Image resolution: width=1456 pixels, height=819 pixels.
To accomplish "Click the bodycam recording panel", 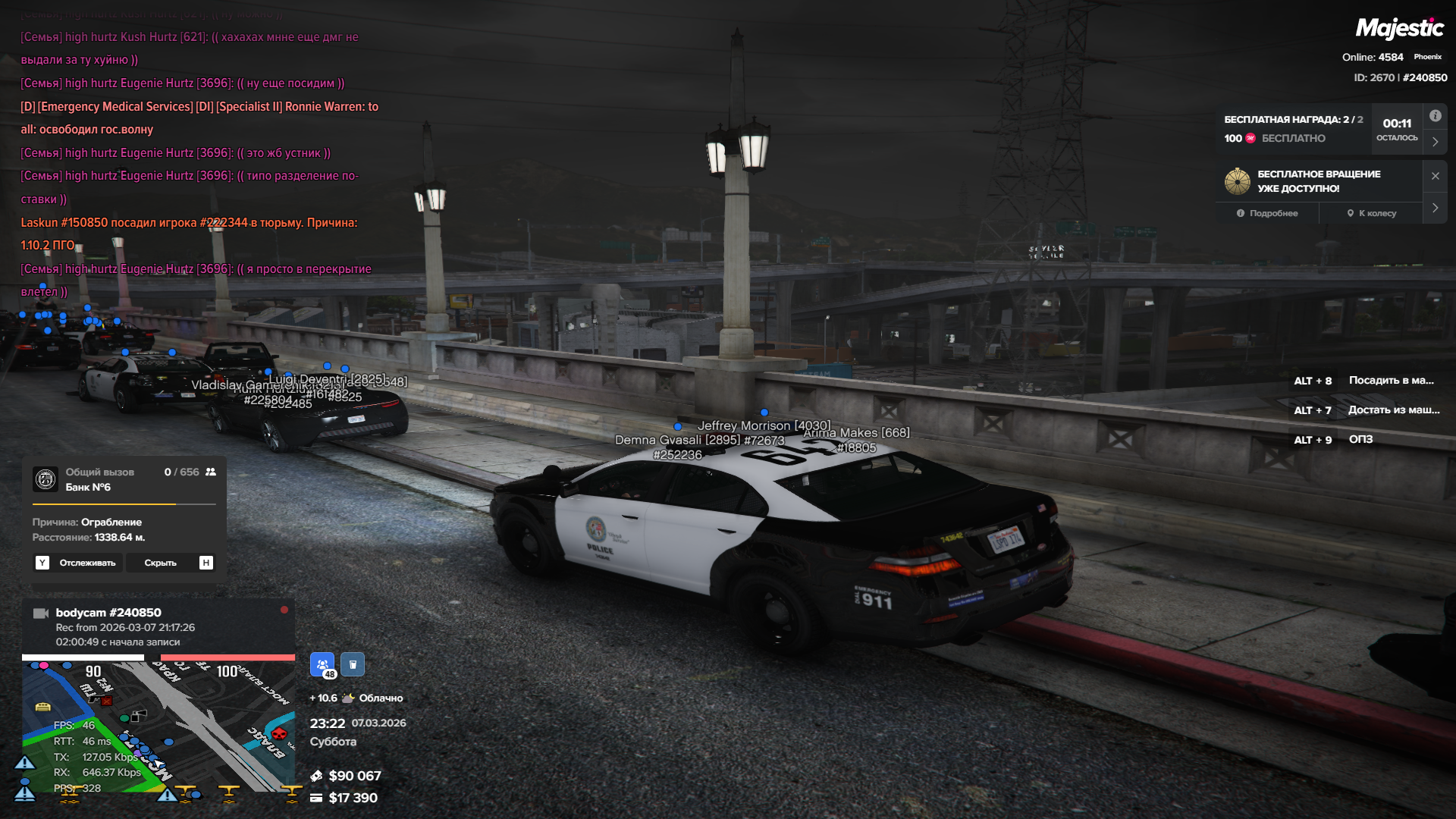I will (x=158, y=627).
